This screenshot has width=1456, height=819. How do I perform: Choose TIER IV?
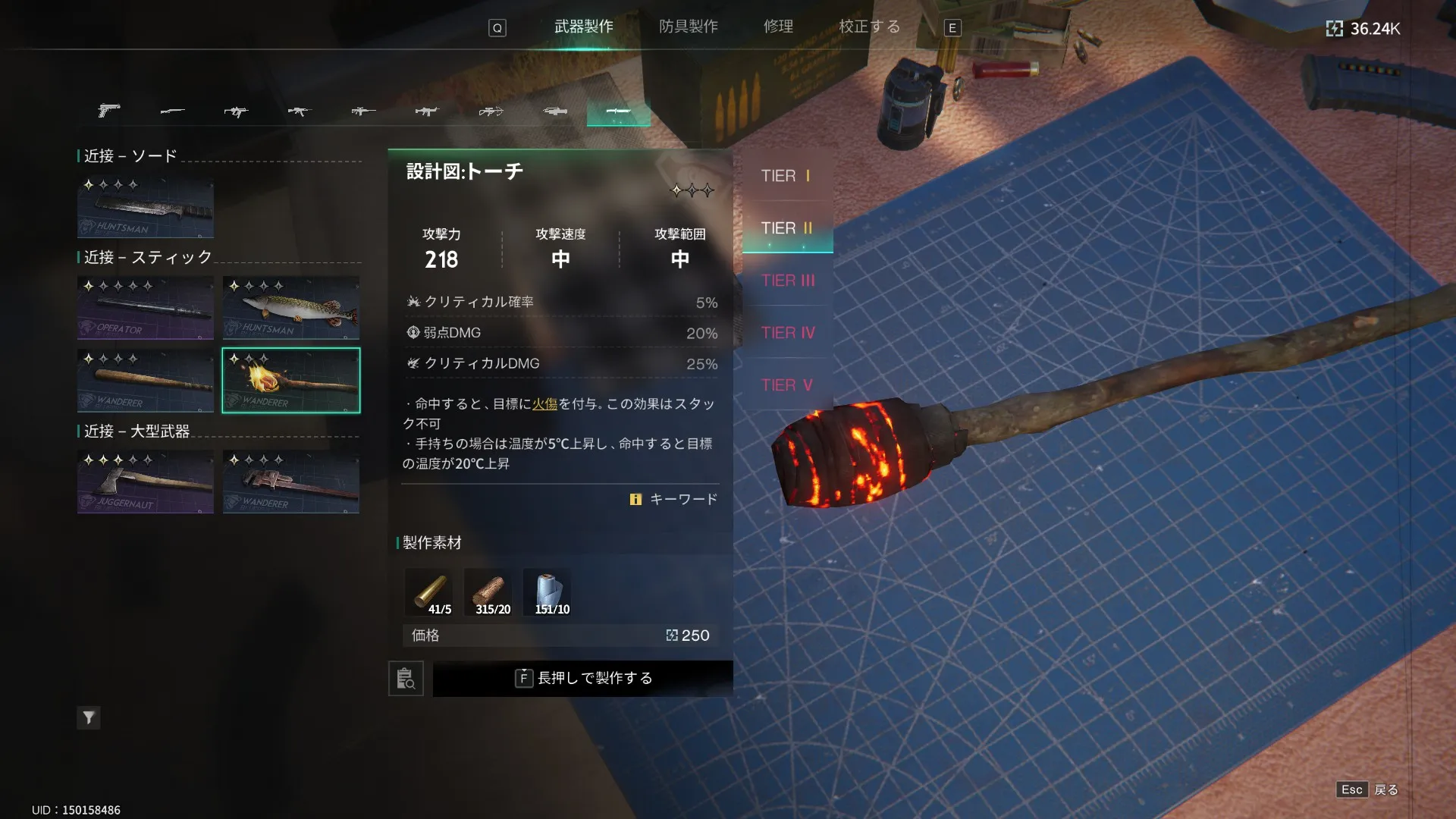pyautogui.click(x=787, y=333)
